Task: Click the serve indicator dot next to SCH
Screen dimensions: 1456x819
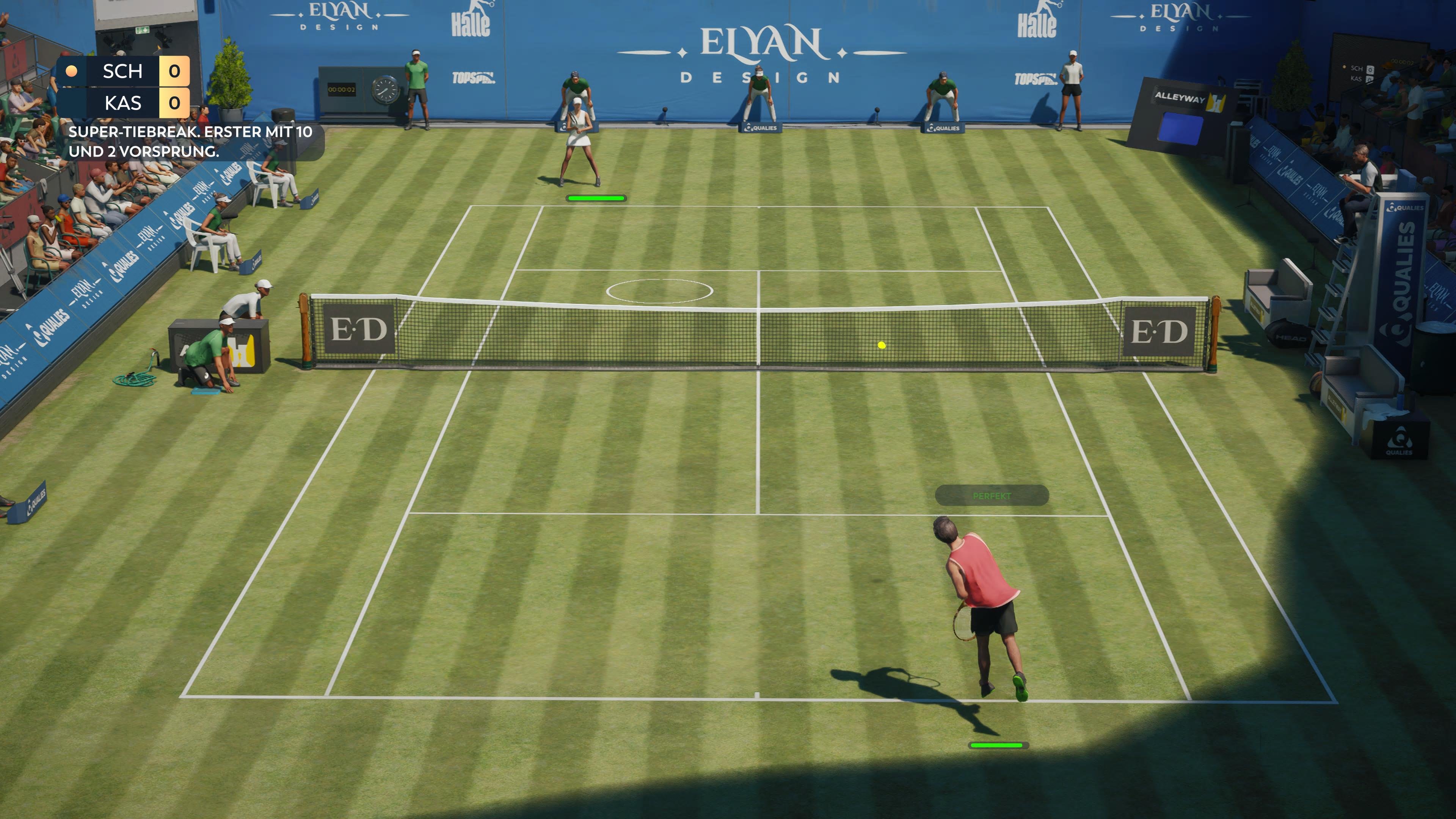Action: click(x=72, y=71)
